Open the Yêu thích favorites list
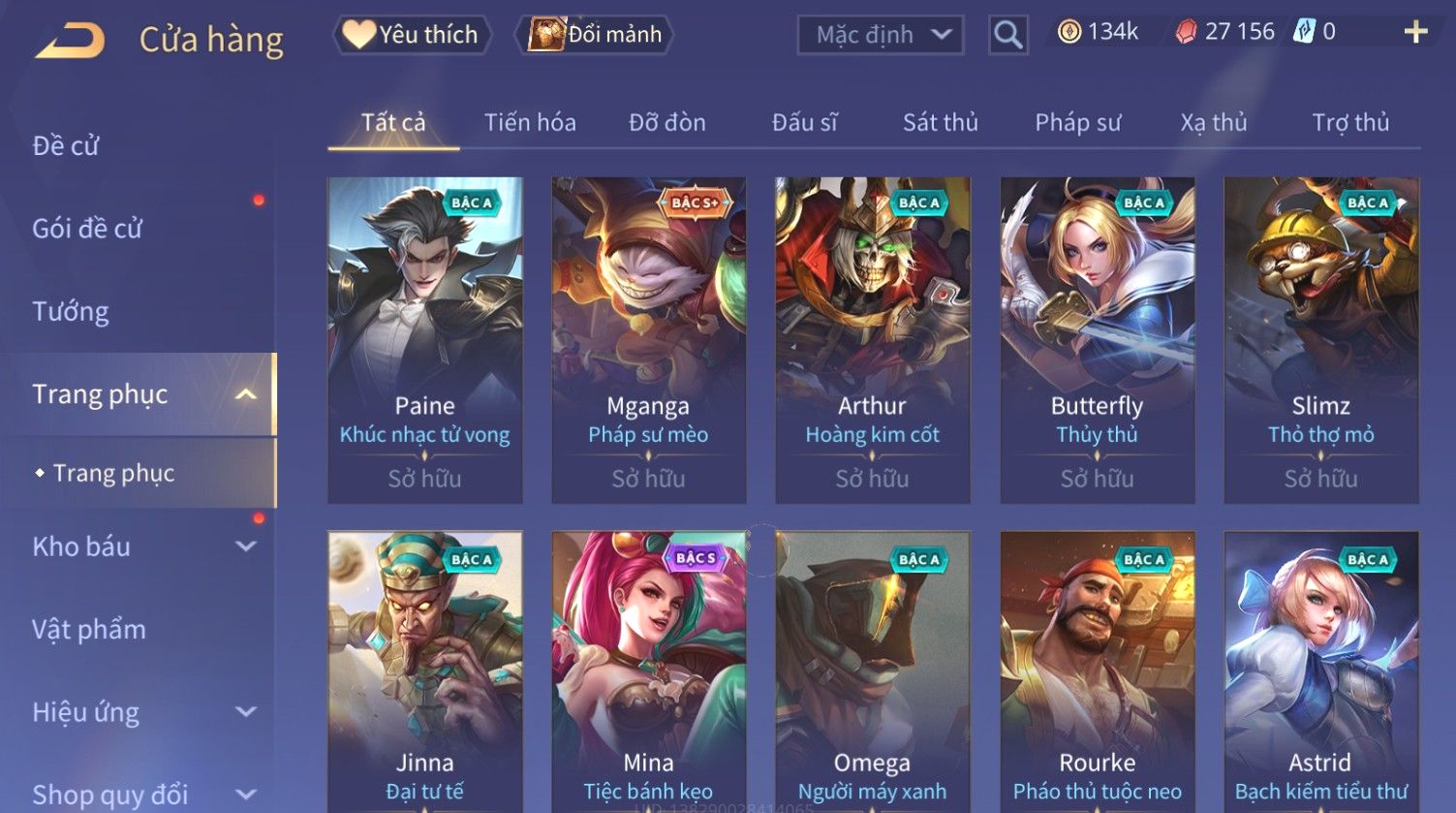This screenshot has height=813, width=1456. point(412,35)
